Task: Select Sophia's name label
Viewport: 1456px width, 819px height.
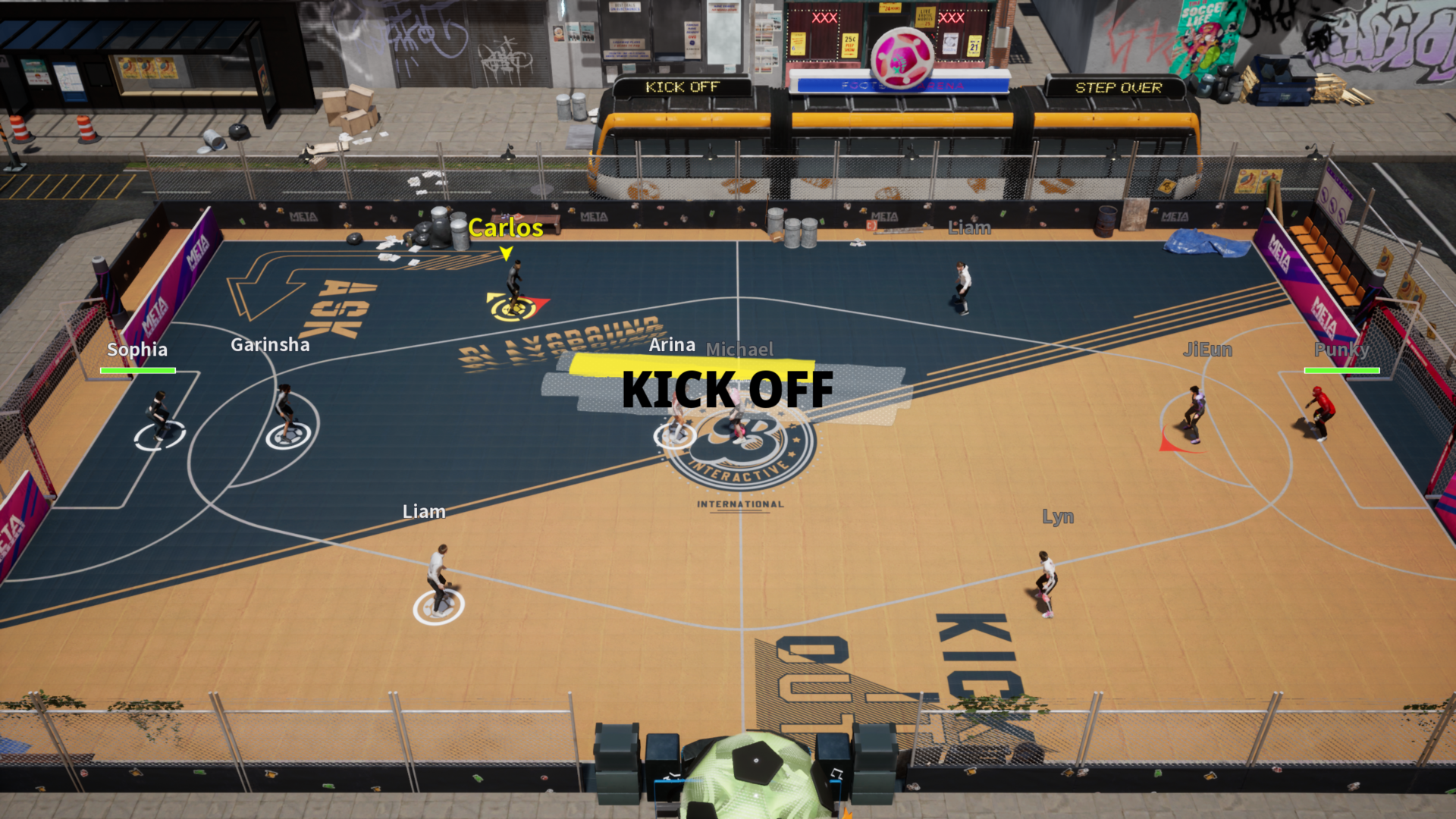Action: [x=137, y=350]
